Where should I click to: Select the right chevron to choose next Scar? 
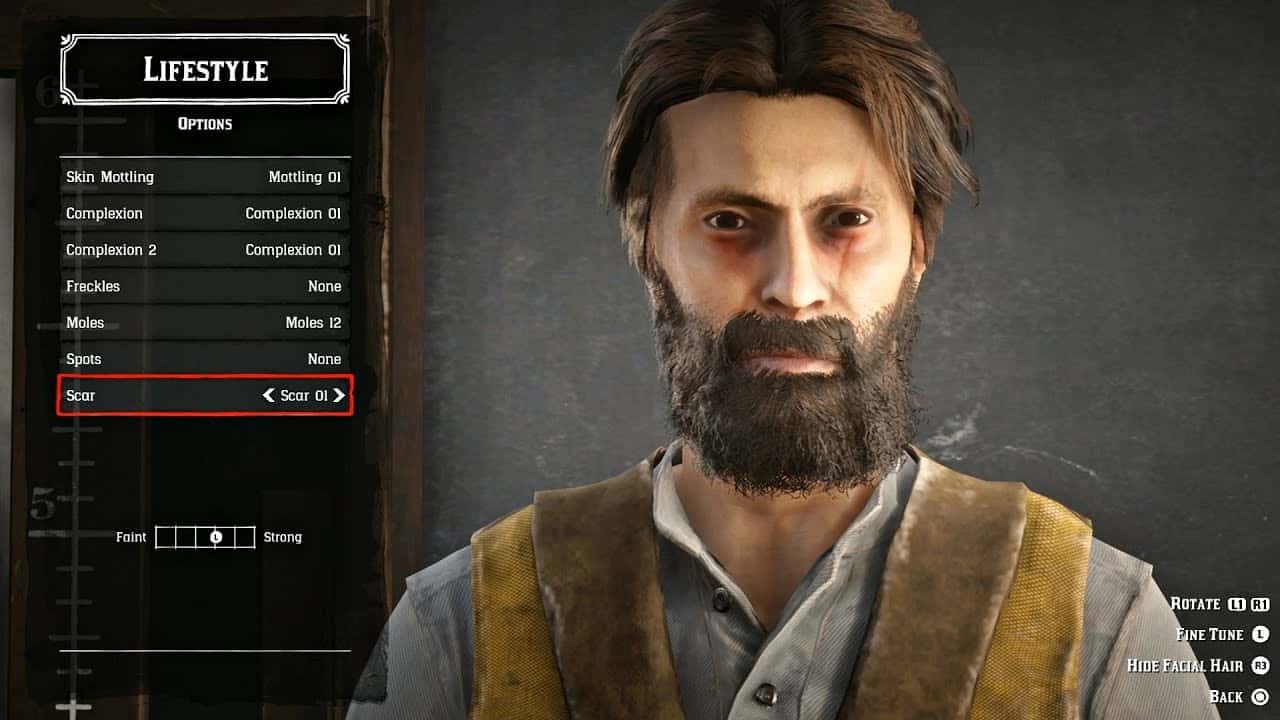(x=340, y=395)
